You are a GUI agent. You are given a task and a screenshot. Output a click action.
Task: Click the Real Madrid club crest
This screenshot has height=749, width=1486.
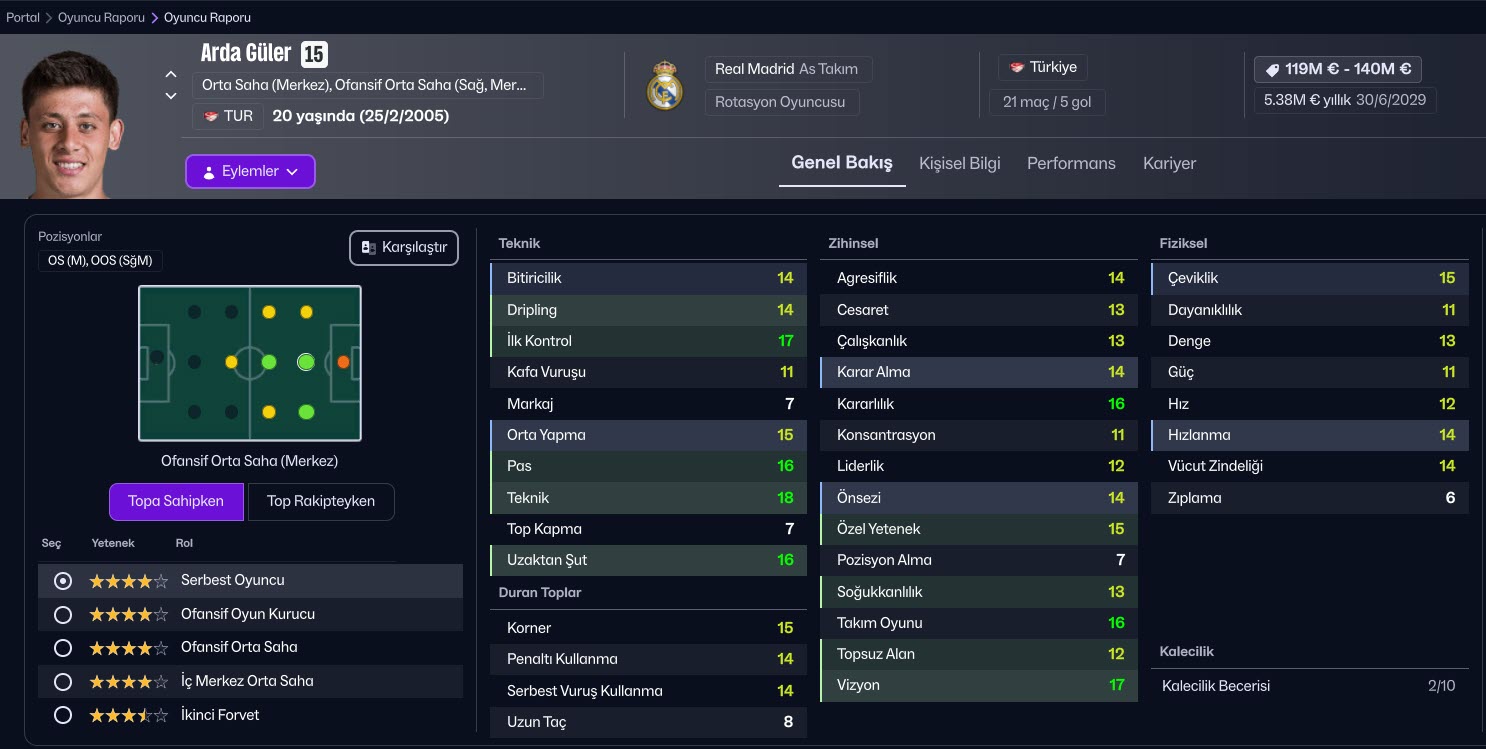664,86
